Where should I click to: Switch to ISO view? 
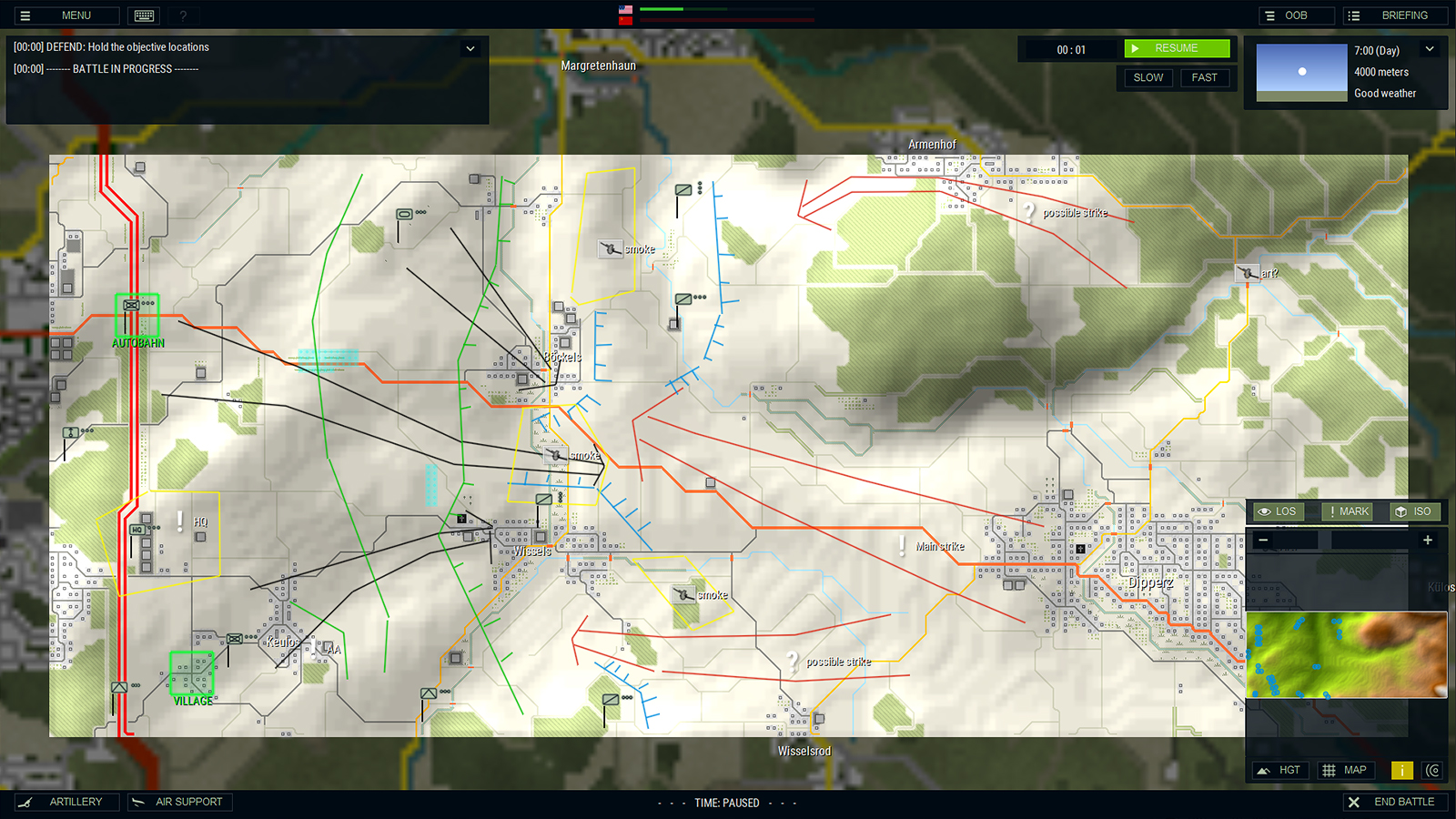[x=1413, y=511]
